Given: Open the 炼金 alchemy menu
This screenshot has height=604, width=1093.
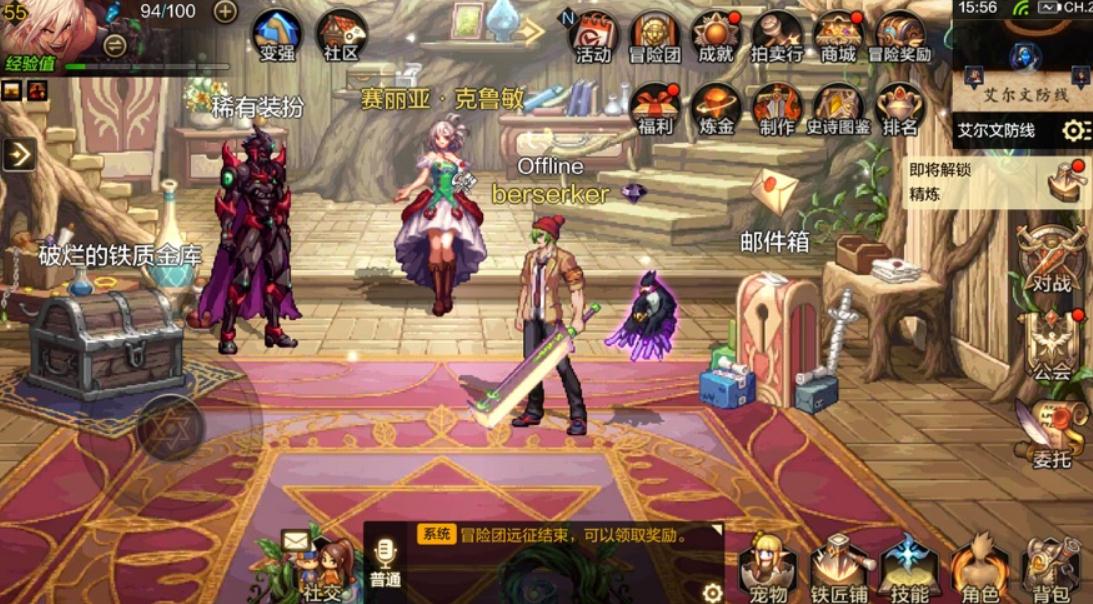Looking at the screenshot, I should click(x=716, y=109).
